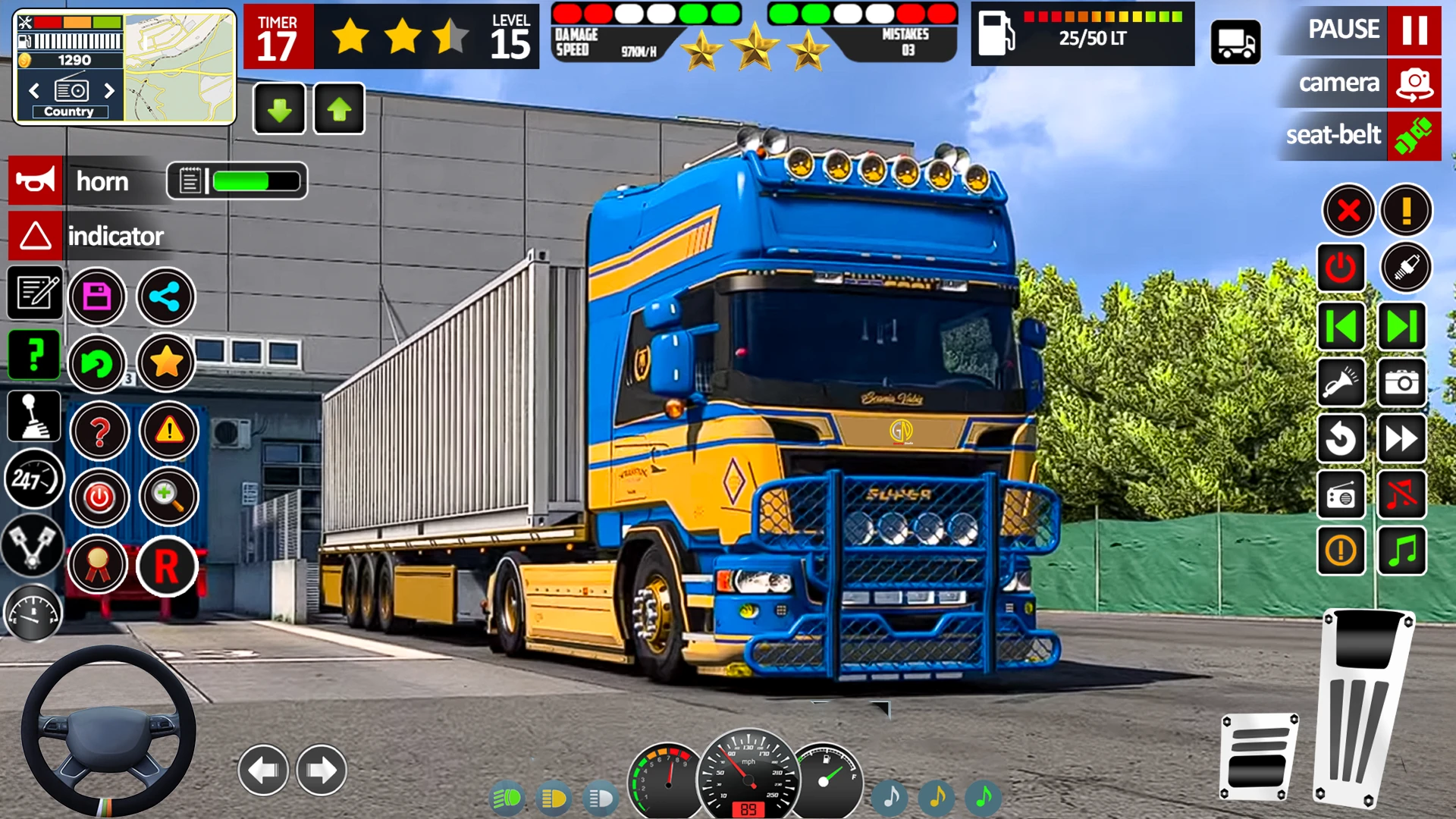Switch the camera view

1414,83
